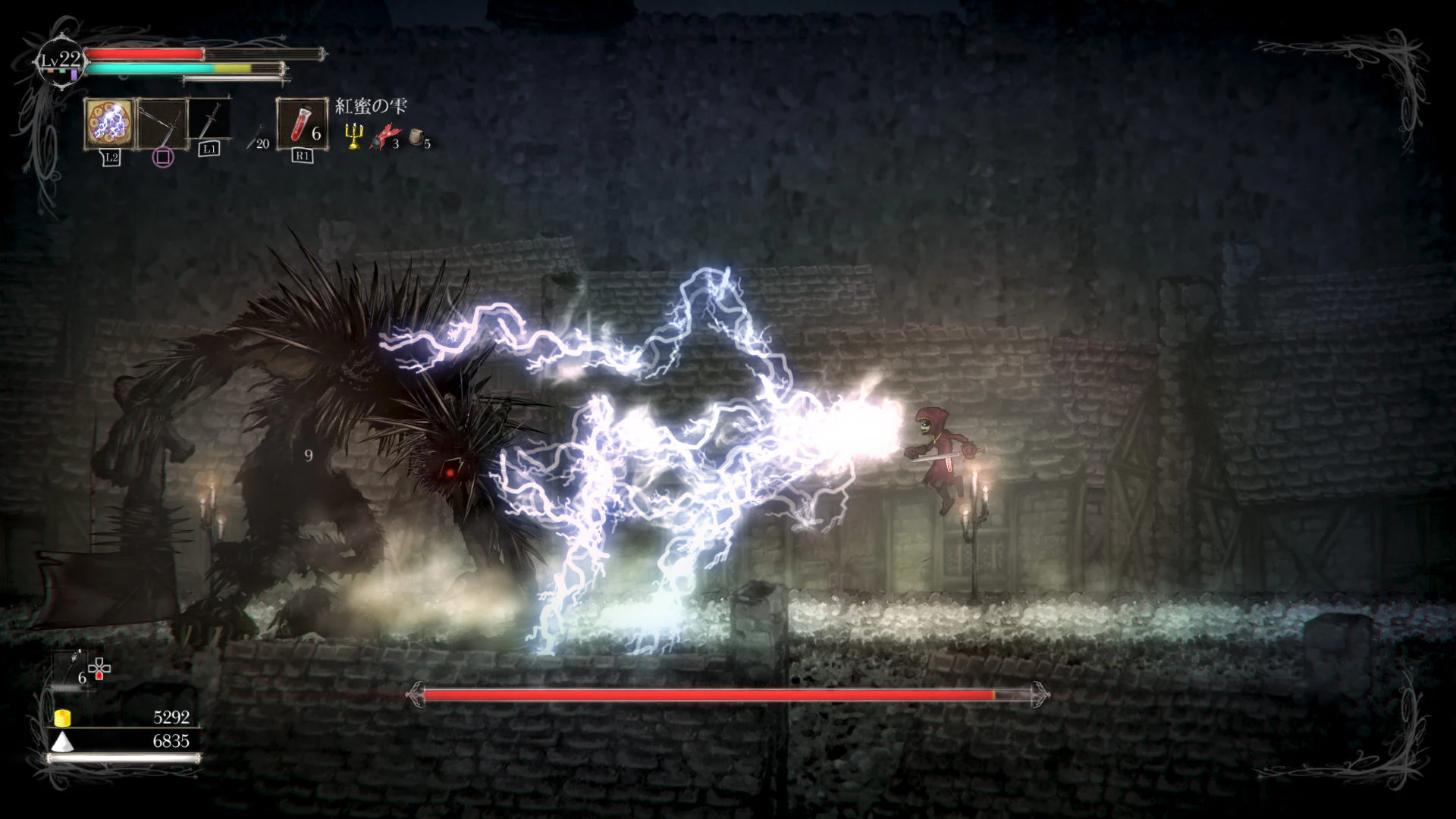Select the throwing knife icon showing 20
This screenshot has height=819, width=1456.
click(x=254, y=135)
